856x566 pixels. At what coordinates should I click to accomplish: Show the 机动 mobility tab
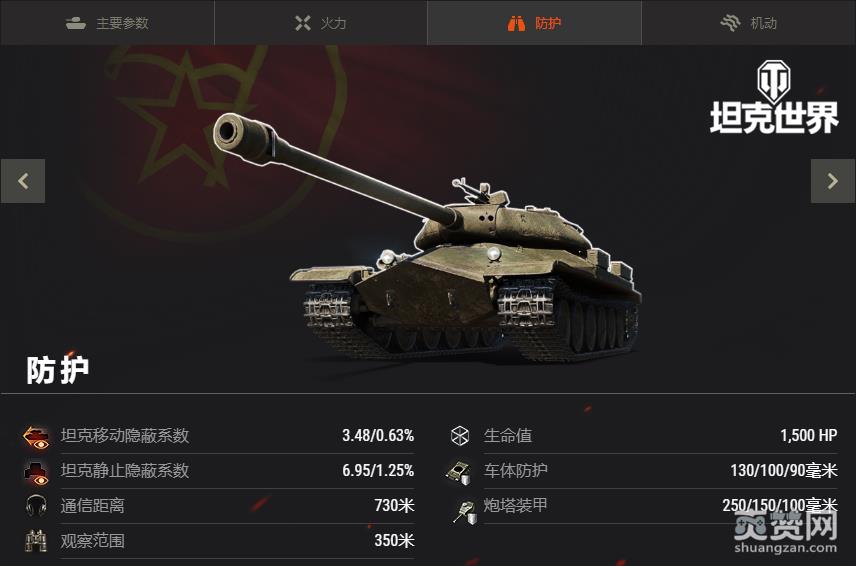tap(749, 23)
